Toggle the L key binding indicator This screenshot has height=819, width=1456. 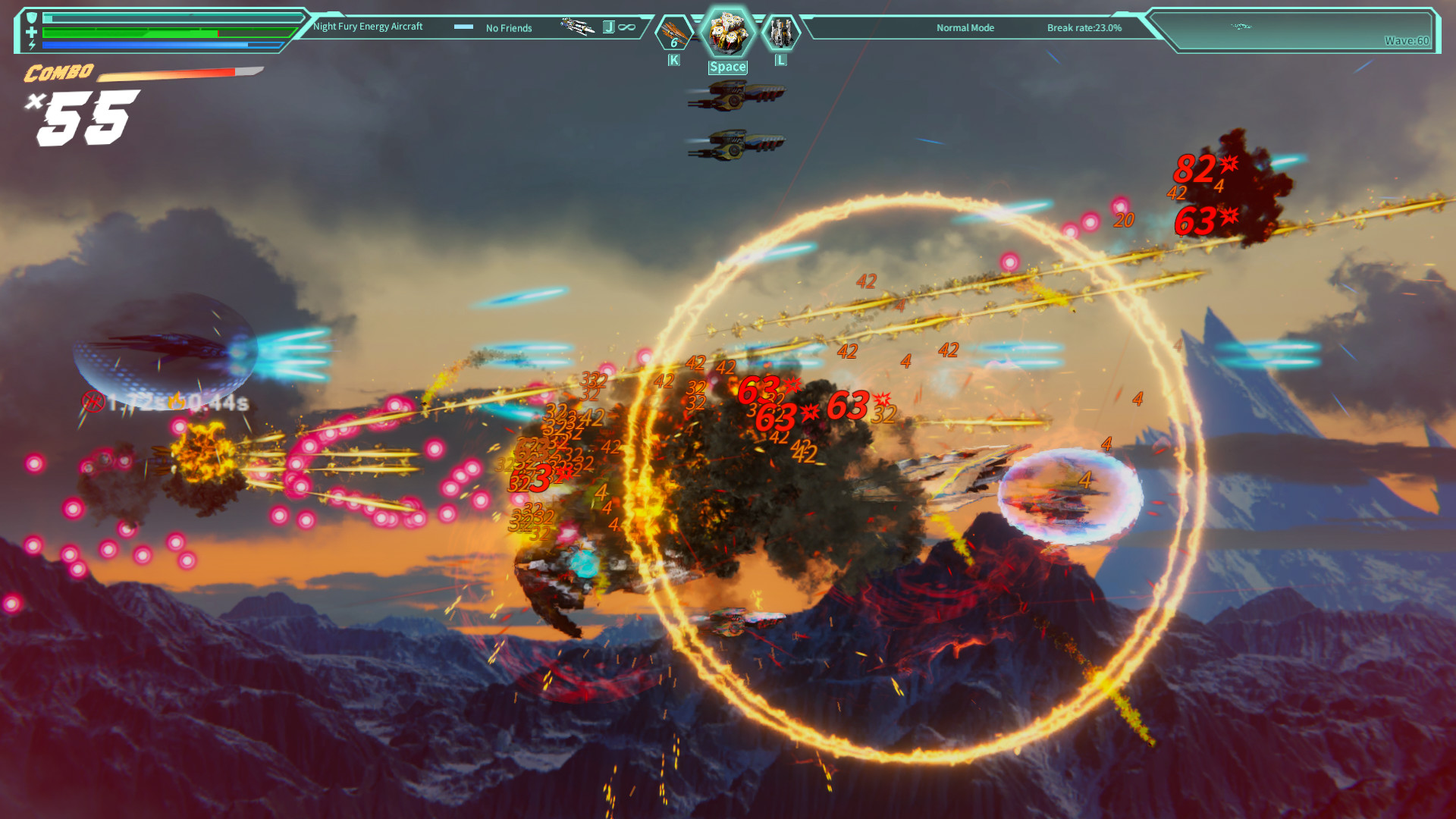pos(780,60)
